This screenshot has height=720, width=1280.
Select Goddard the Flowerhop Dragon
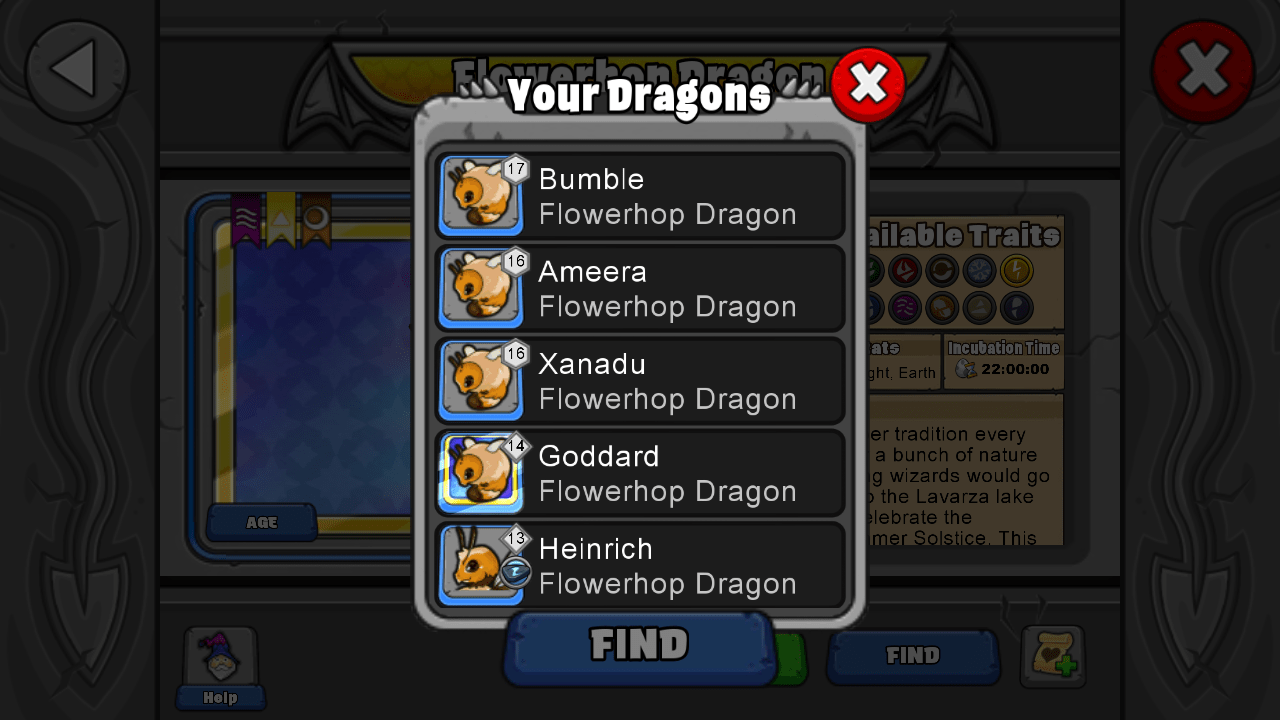[640, 472]
